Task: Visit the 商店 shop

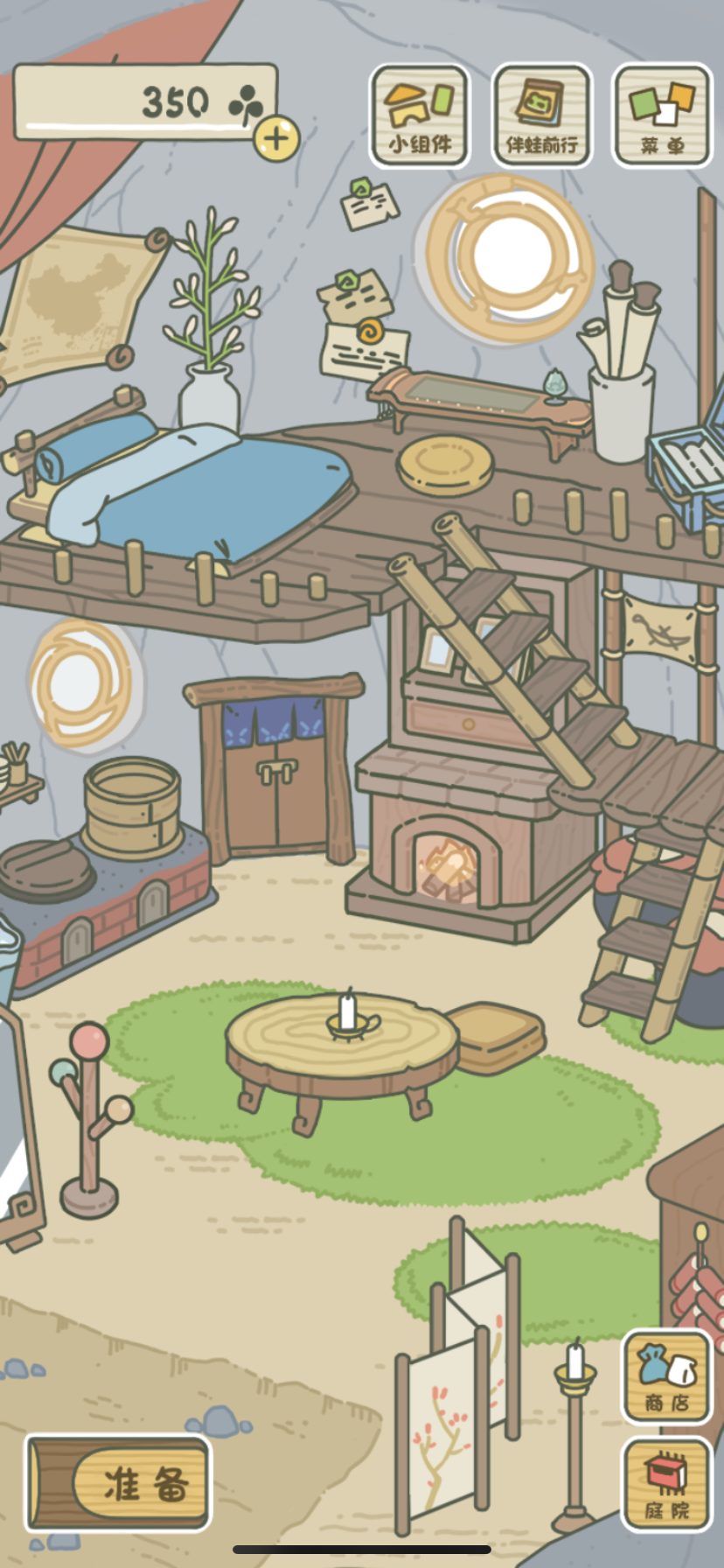Action: point(667,1376)
